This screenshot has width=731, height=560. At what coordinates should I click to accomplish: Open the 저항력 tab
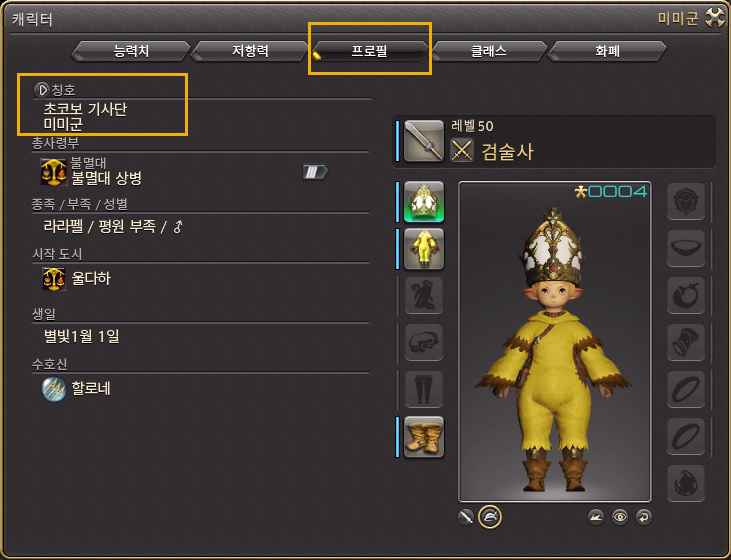249,51
